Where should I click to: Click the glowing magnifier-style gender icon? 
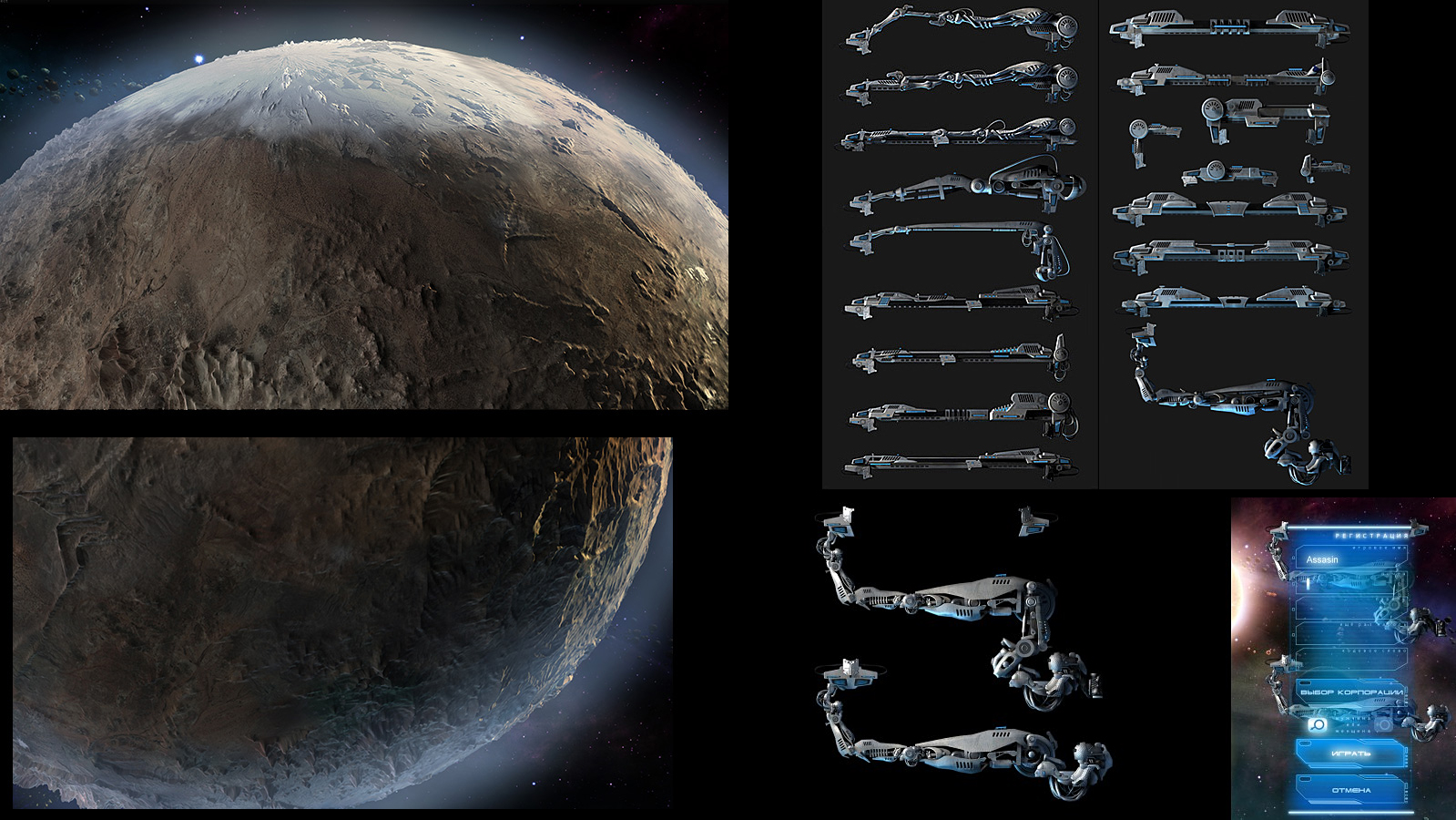tap(1318, 724)
